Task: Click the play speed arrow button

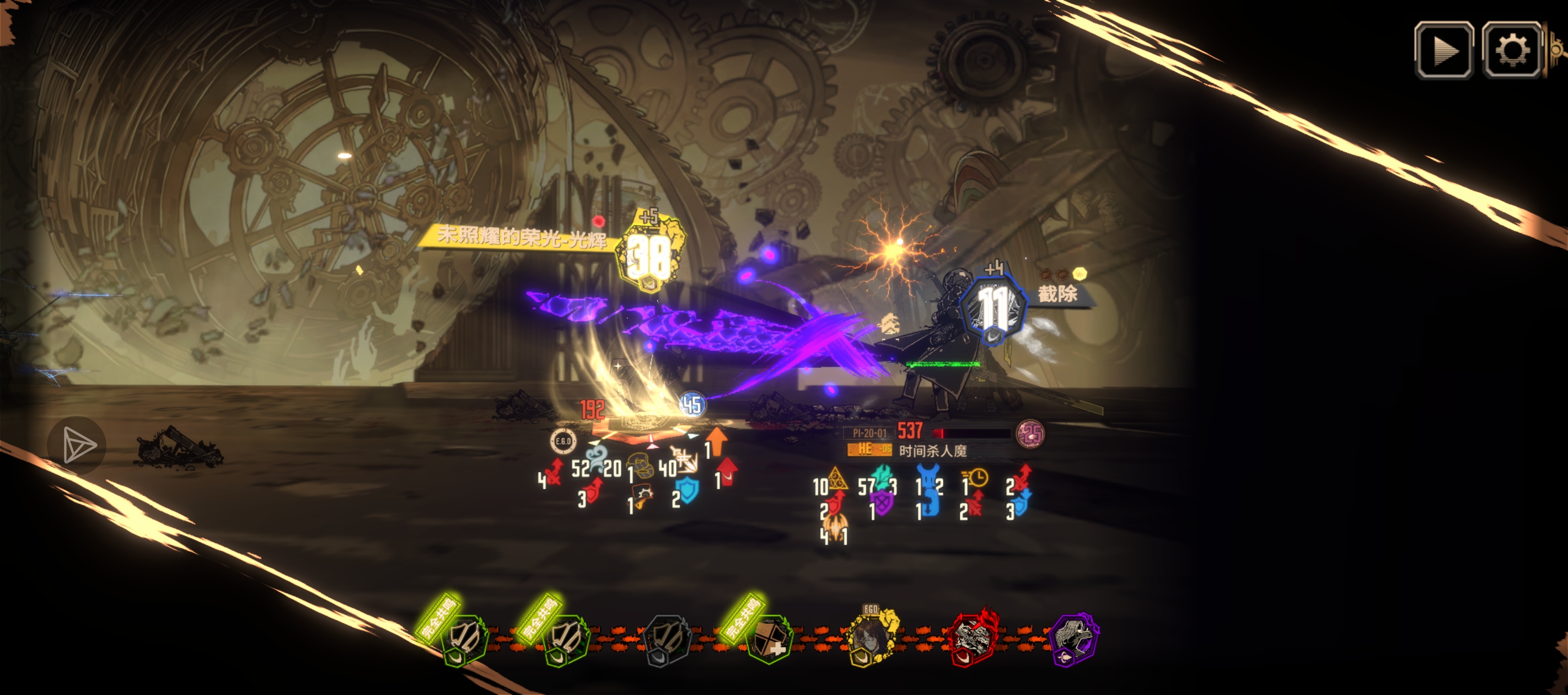Action: pos(1443,50)
